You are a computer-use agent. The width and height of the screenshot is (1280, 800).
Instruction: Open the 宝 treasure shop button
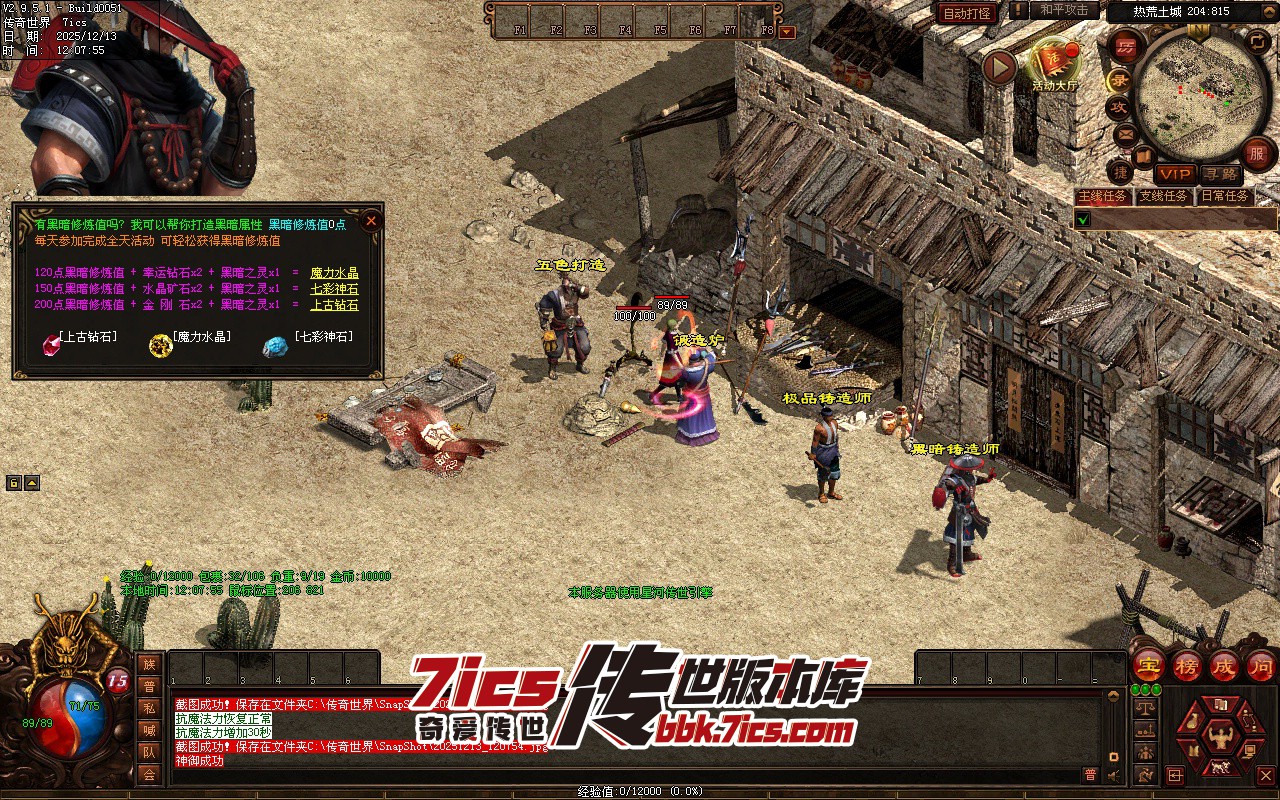pos(1148,665)
